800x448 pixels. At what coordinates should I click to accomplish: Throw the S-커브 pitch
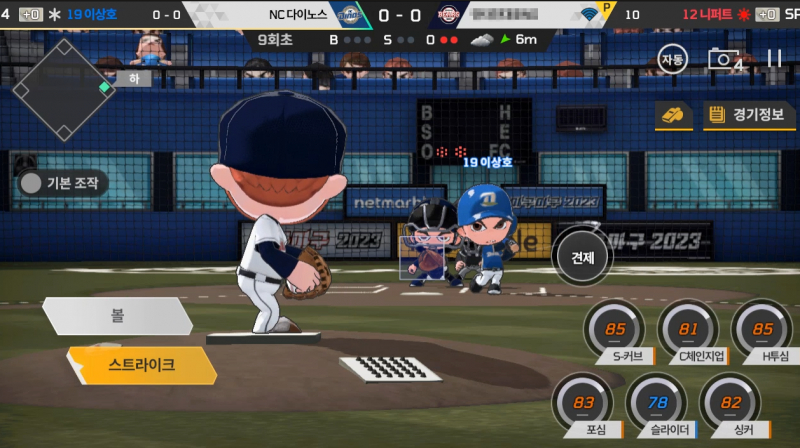click(x=615, y=330)
